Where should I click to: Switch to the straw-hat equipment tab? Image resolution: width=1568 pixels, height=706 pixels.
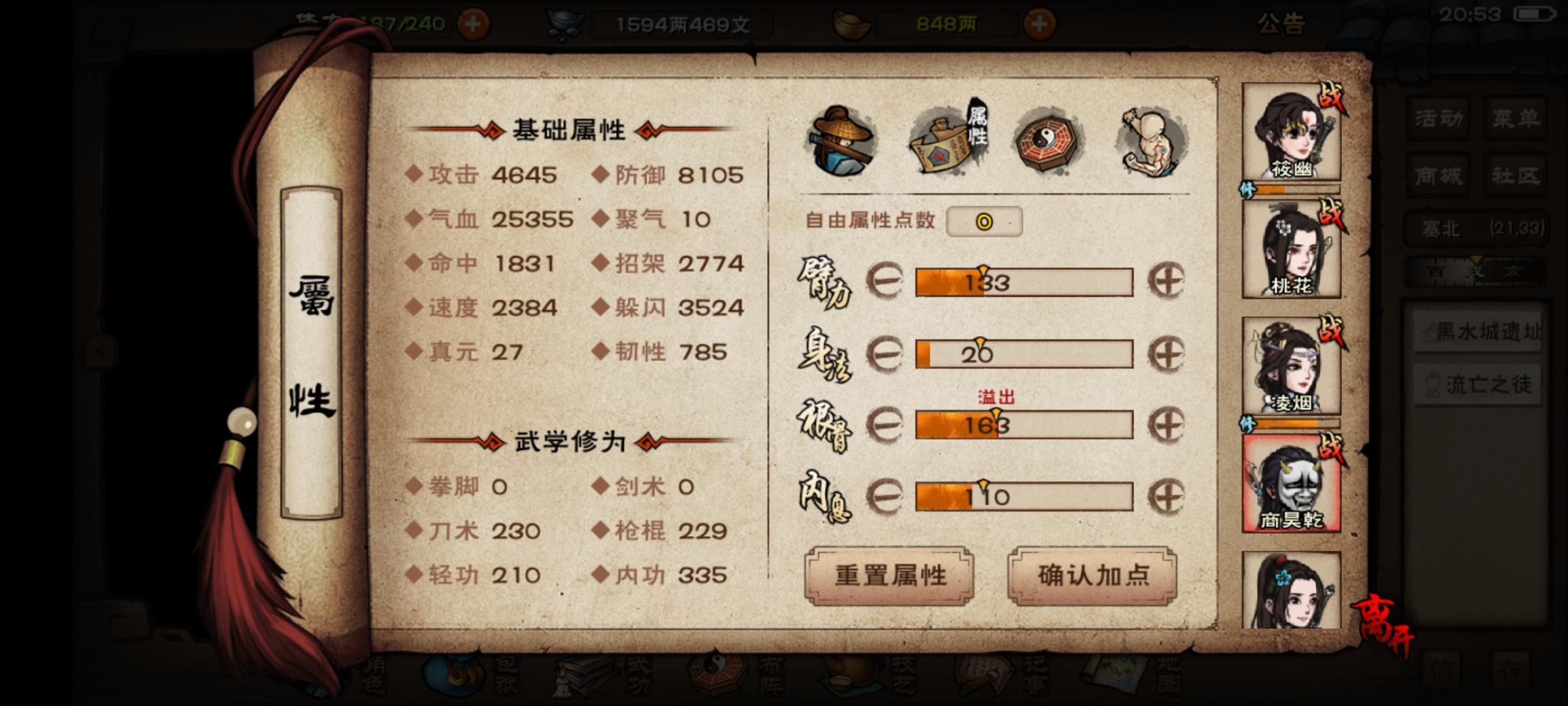tap(840, 137)
